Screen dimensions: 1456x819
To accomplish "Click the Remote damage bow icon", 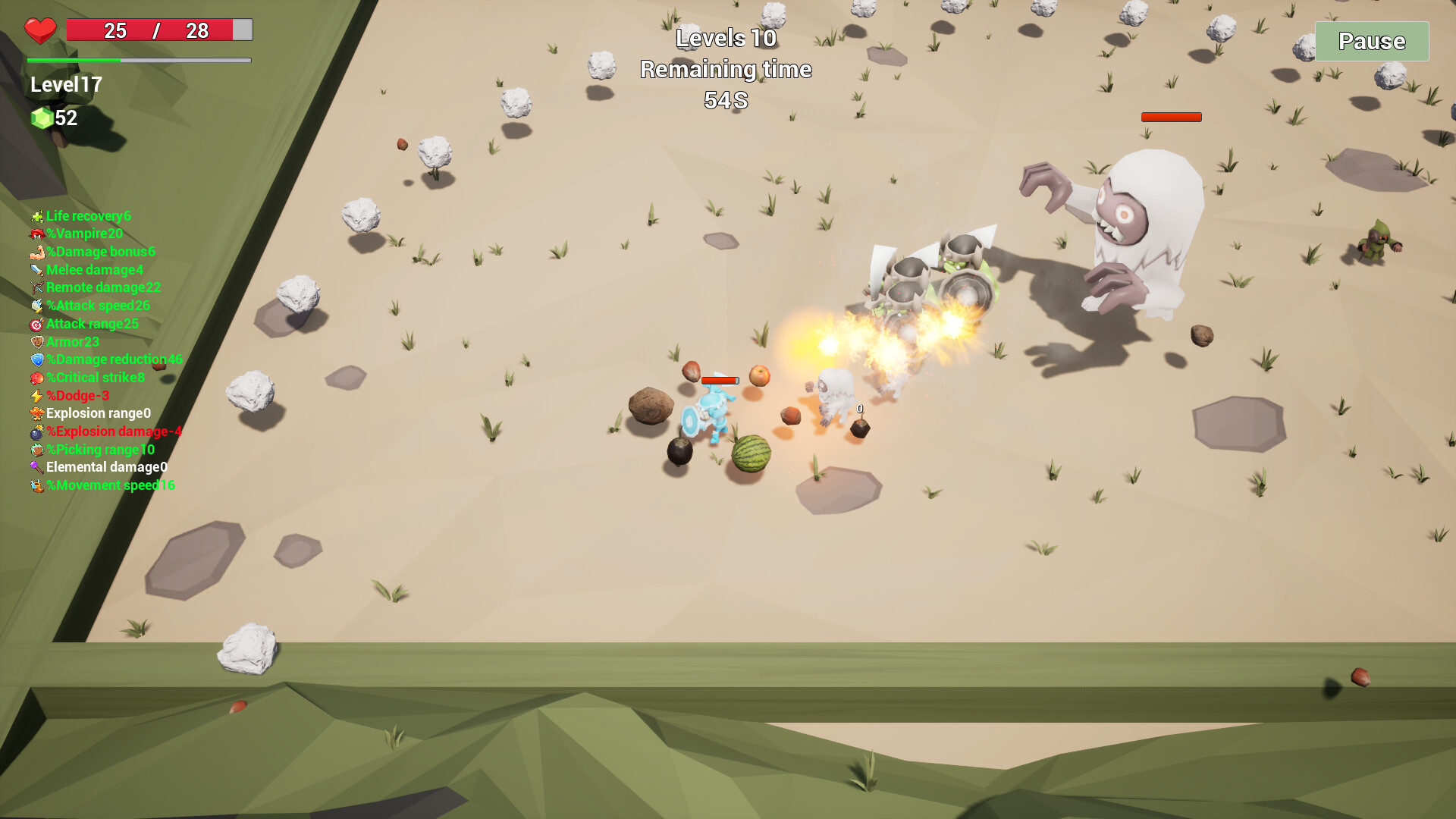I will 35,287.
